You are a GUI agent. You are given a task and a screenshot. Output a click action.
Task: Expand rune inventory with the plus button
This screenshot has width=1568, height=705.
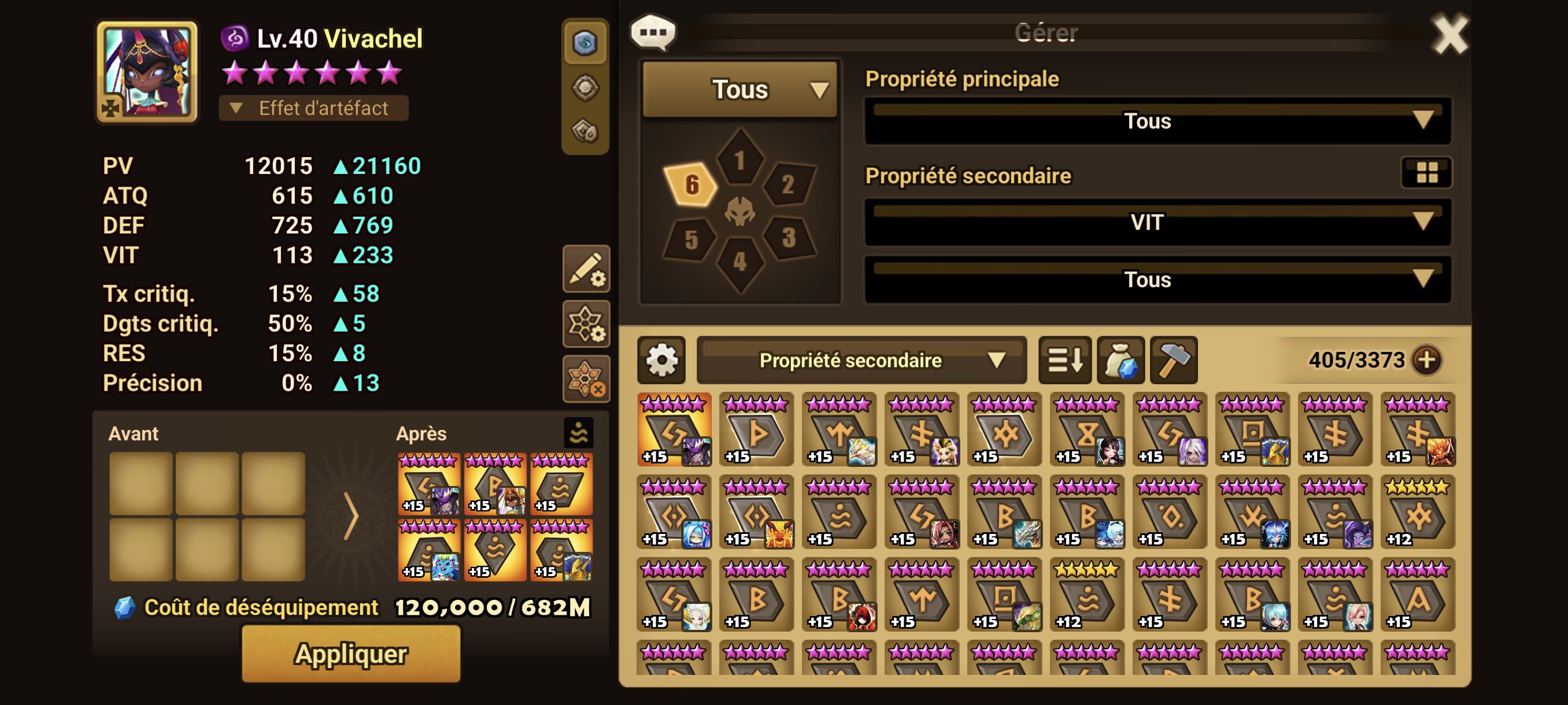[x=1427, y=360]
